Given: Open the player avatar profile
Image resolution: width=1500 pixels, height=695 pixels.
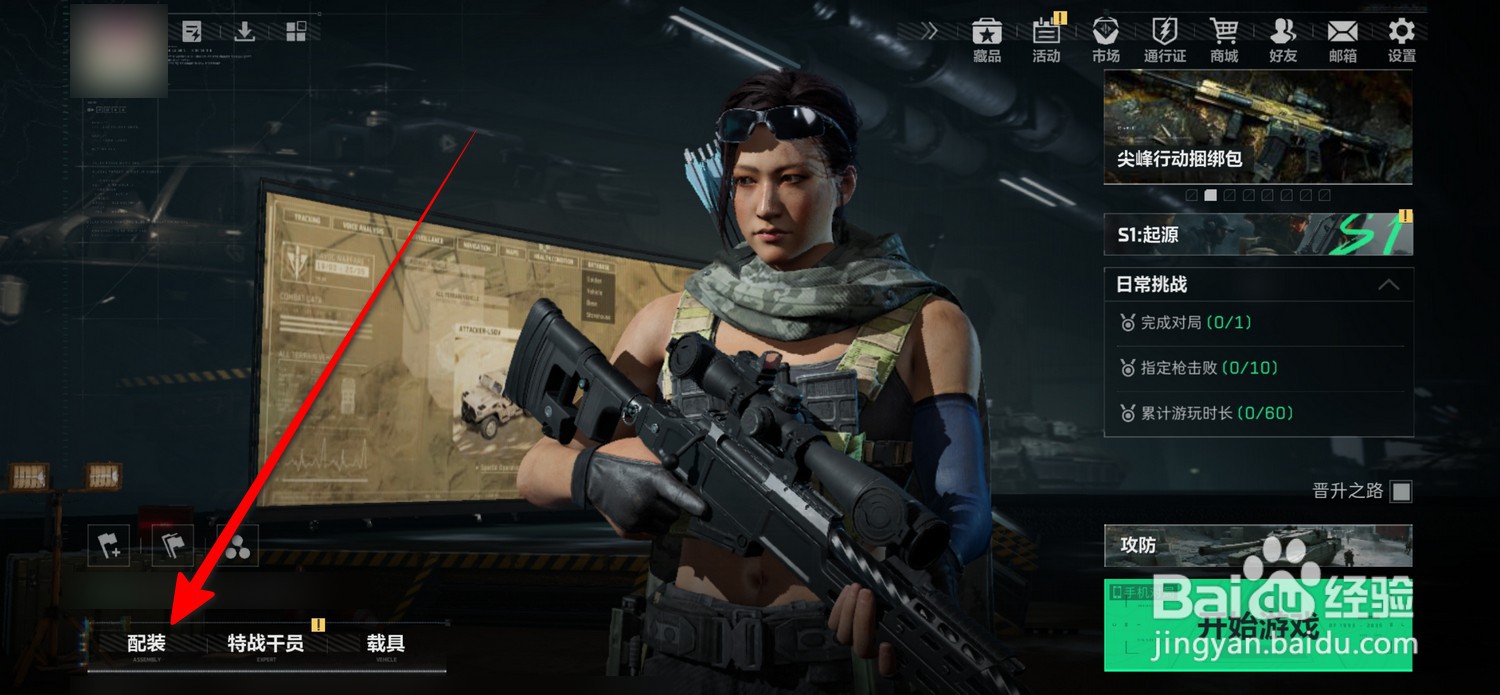Looking at the screenshot, I should pos(120,50).
